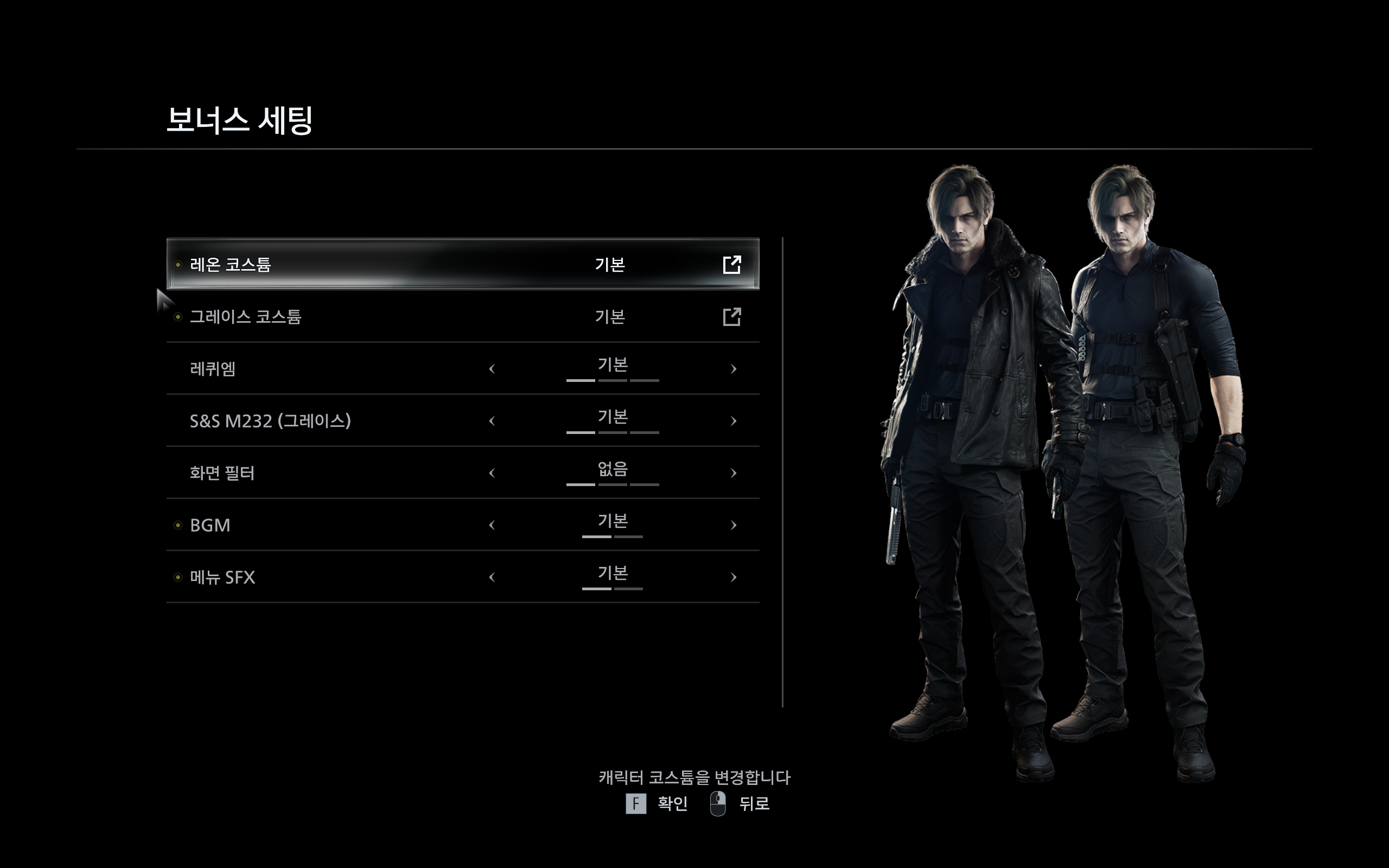Switch 화면 필터 to the previous option
The image size is (1389, 868).
(492, 473)
